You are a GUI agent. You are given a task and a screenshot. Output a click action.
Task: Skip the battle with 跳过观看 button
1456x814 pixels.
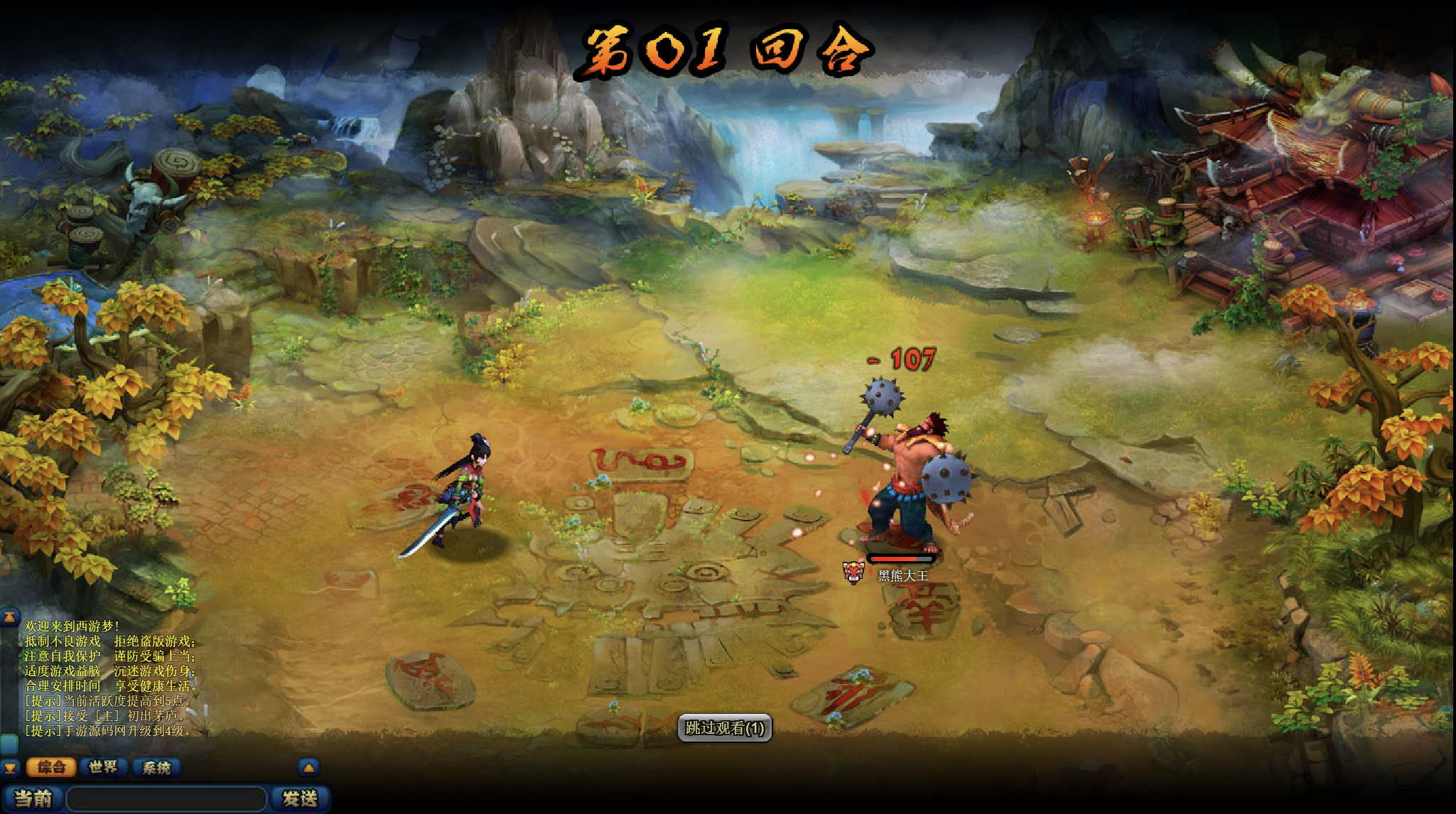[724, 728]
